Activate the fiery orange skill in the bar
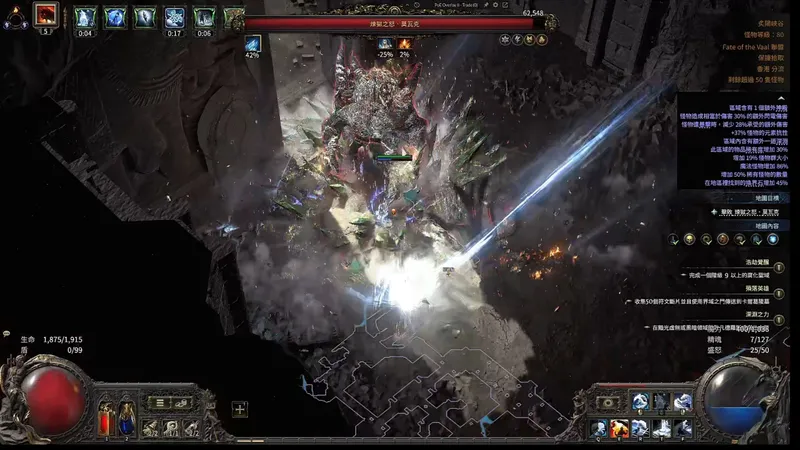The width and height of the screenshot is (800, 450). coord(619,428)
